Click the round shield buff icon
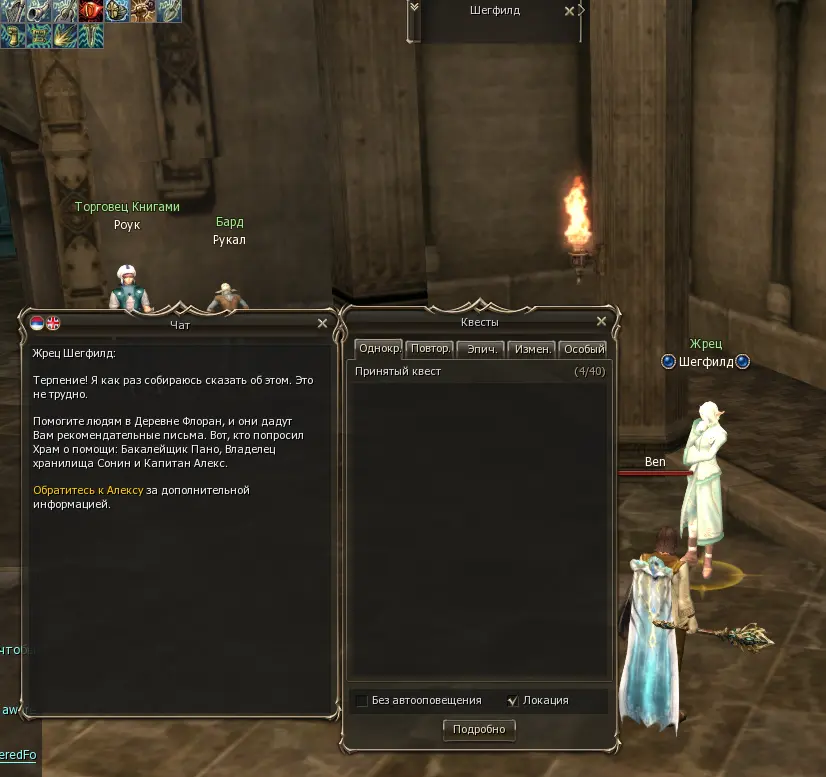Viewport: 826px width, 777px height. pos(118,11)
